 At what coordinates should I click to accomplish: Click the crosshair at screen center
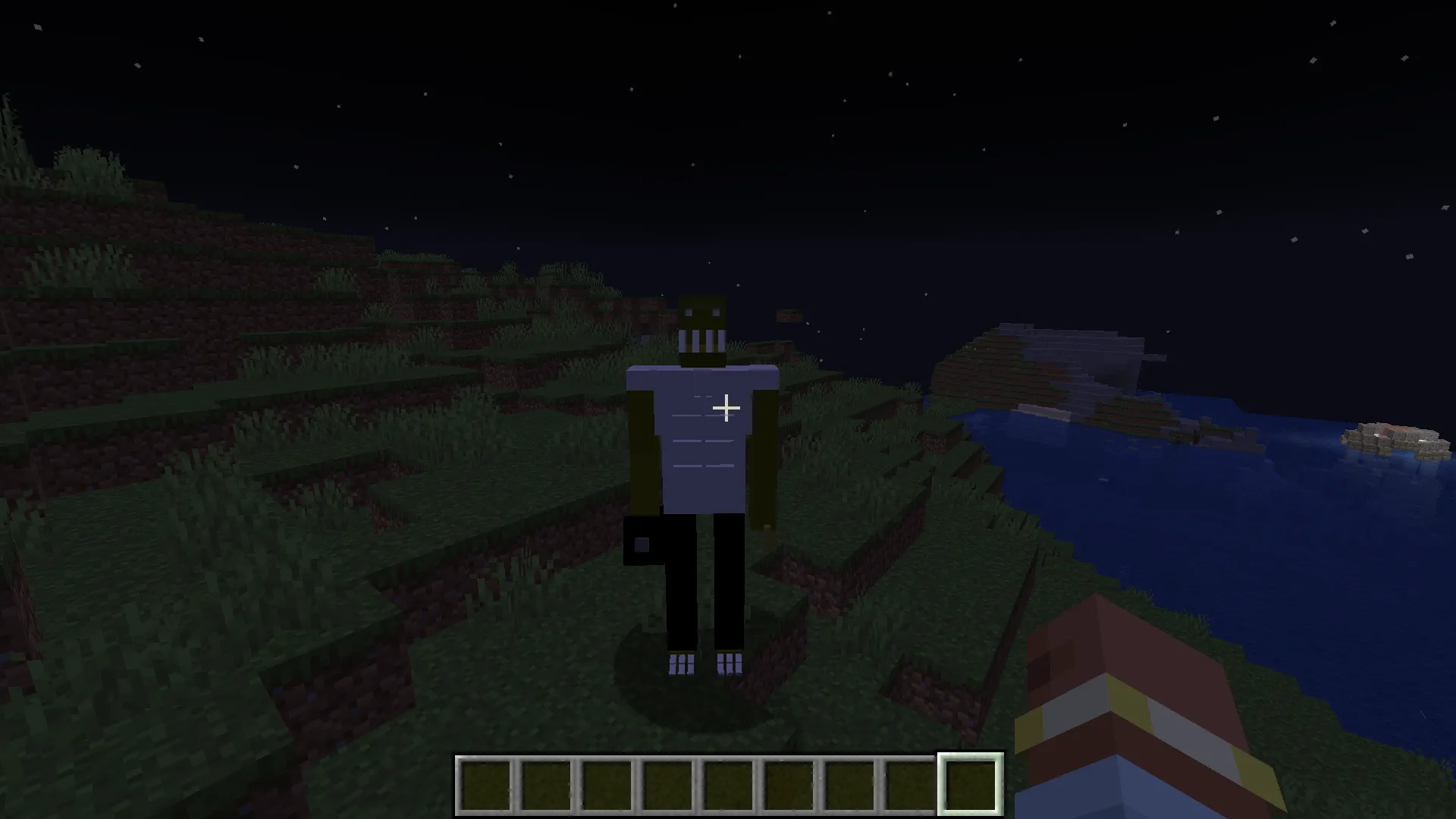(726, 409)
